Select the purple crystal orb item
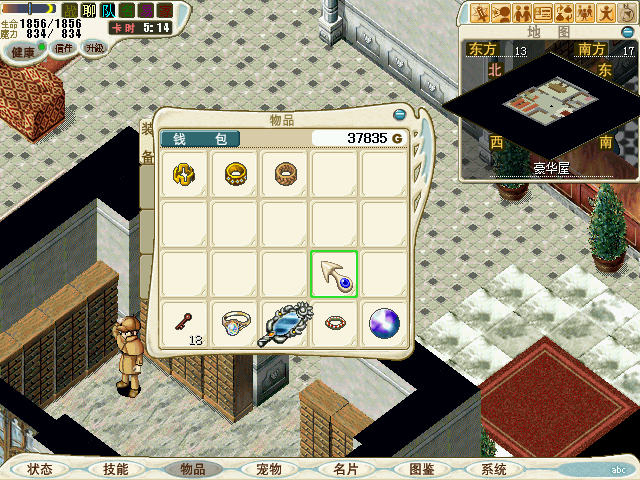 click(x=384, y=323)
